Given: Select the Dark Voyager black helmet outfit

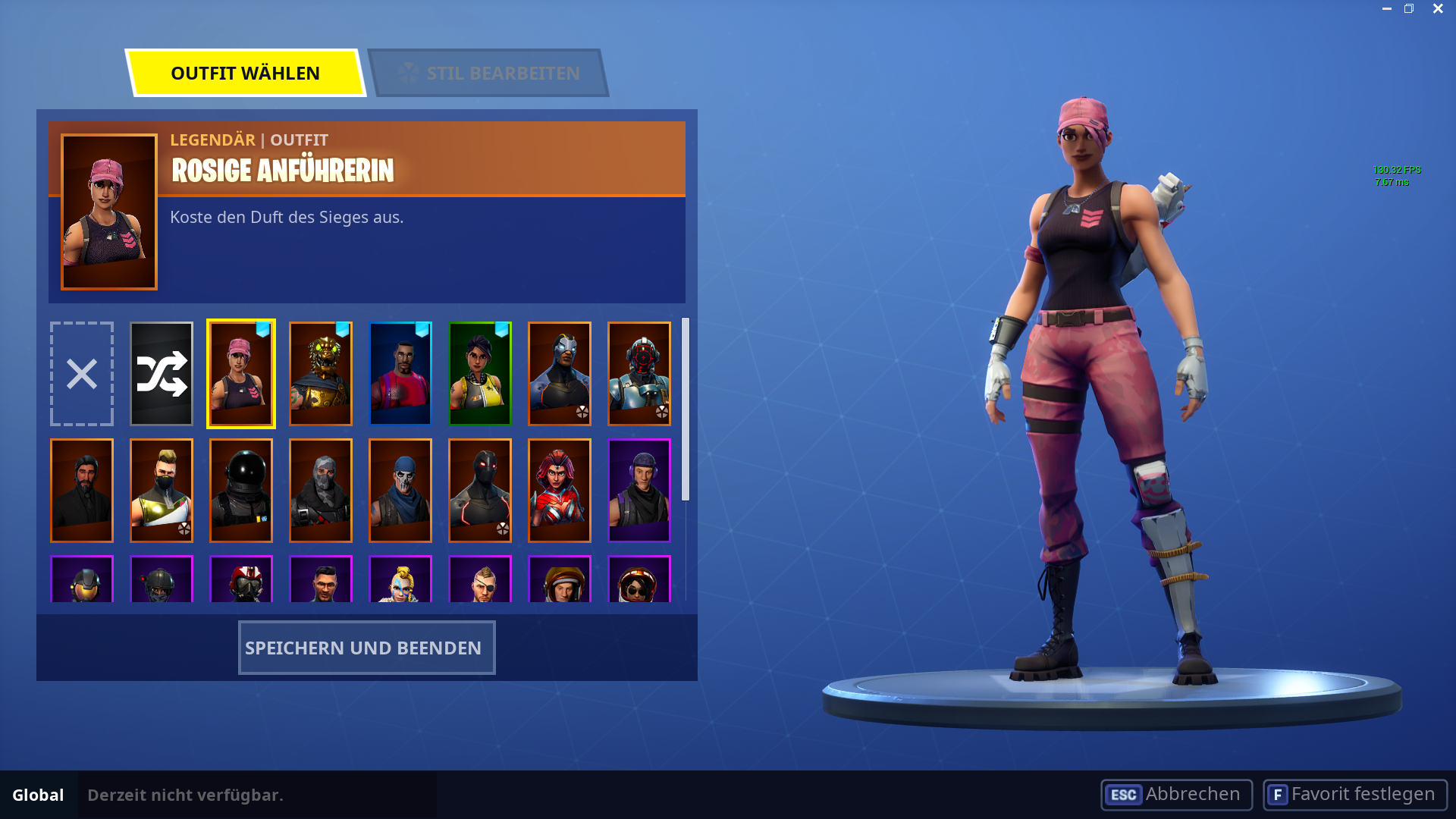Looking at the screenshot, I should point(240,490).
